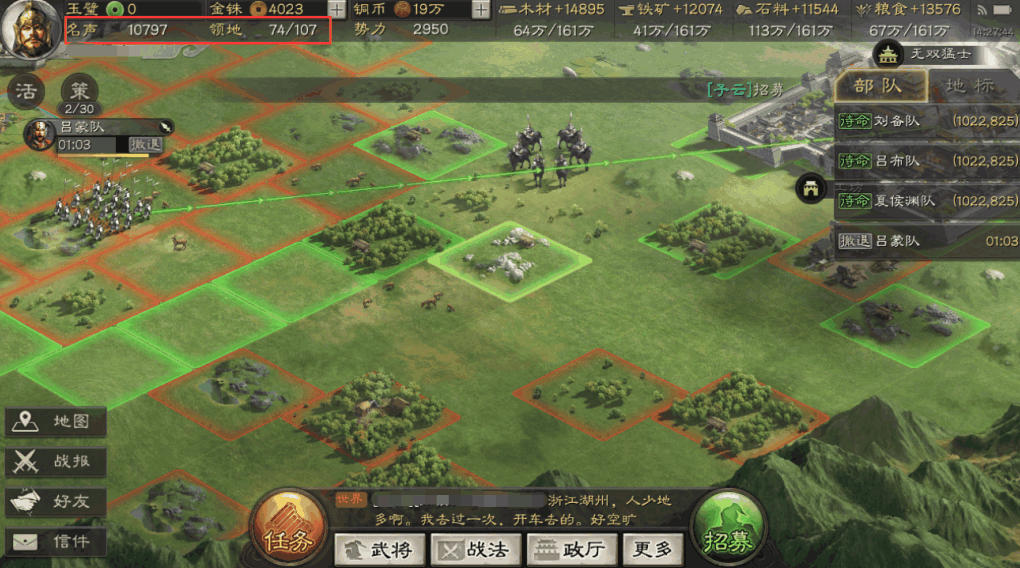Open the 武将 generals menu
Viewport: 1020px width, 568px height.
click(x=379, y=549)
